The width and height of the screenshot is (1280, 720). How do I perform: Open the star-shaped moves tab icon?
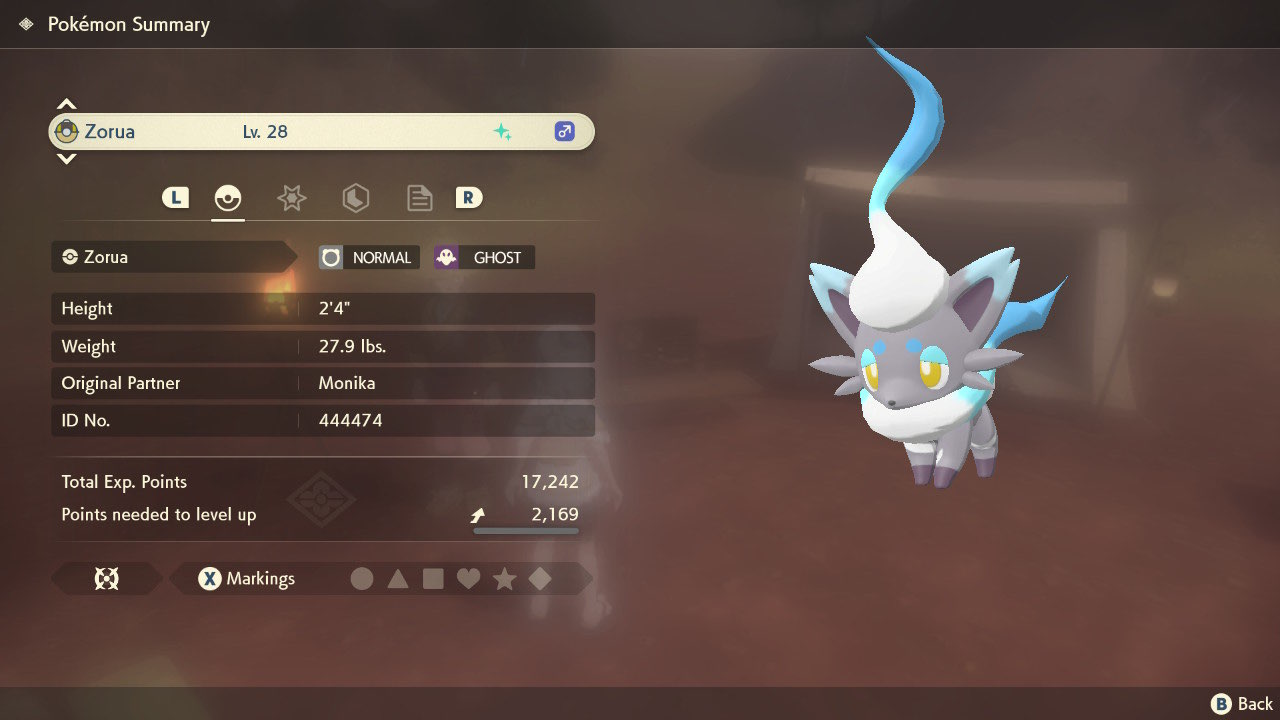(x=291, y=197)
